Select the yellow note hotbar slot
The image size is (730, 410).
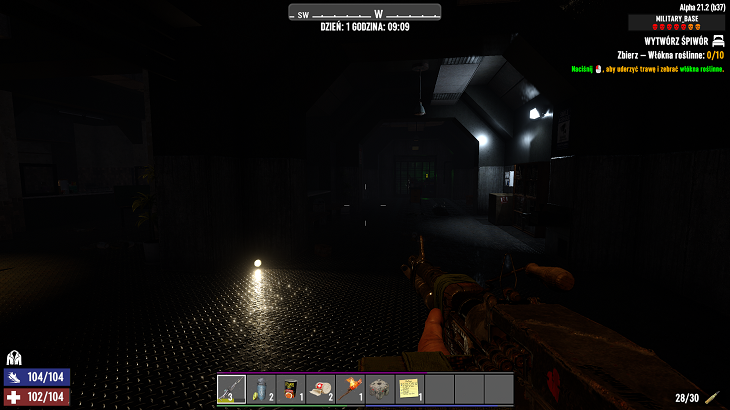(x=408, y=388)
